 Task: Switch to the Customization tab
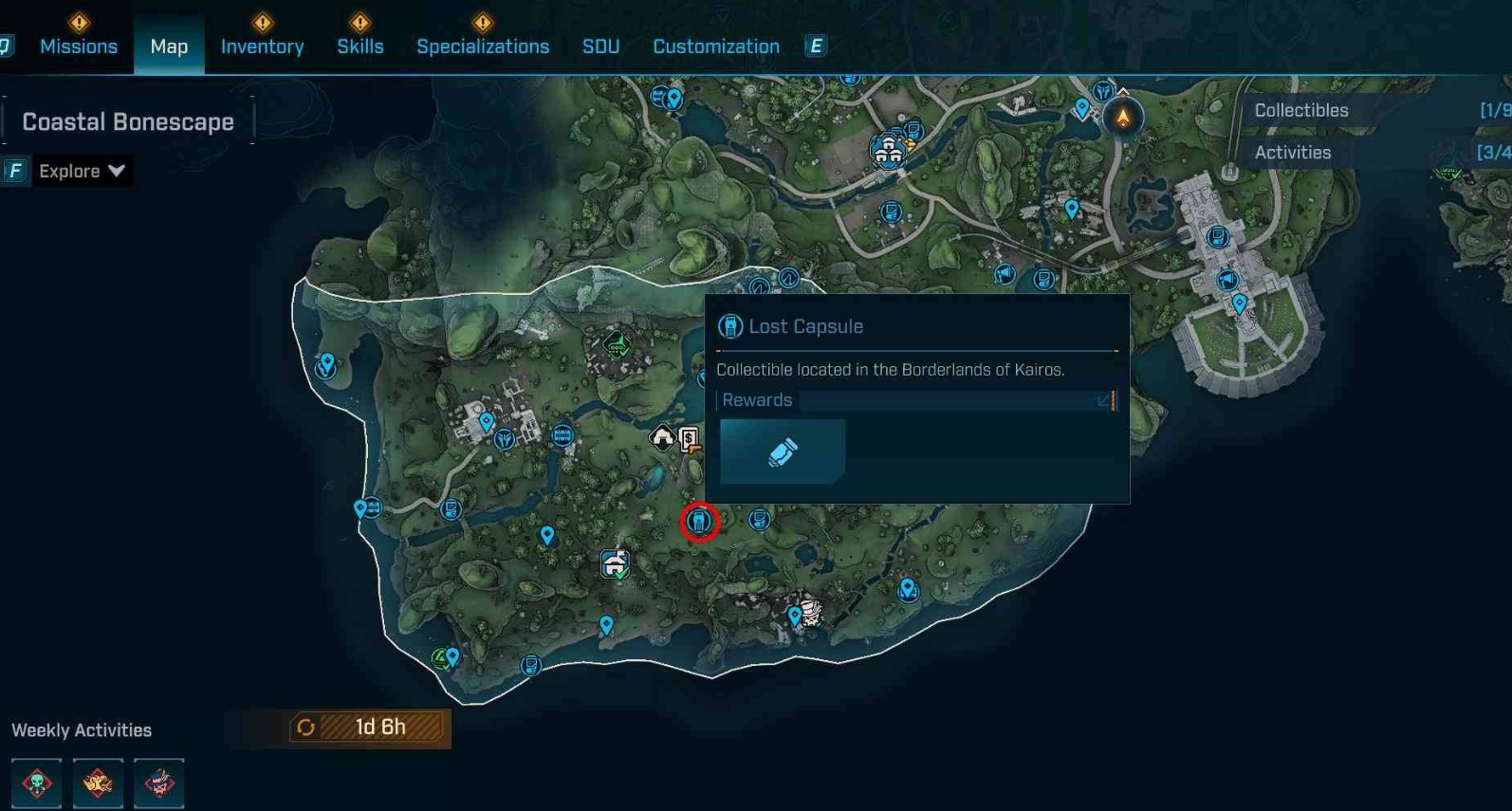pyautogui.click(x=716, y=46)
